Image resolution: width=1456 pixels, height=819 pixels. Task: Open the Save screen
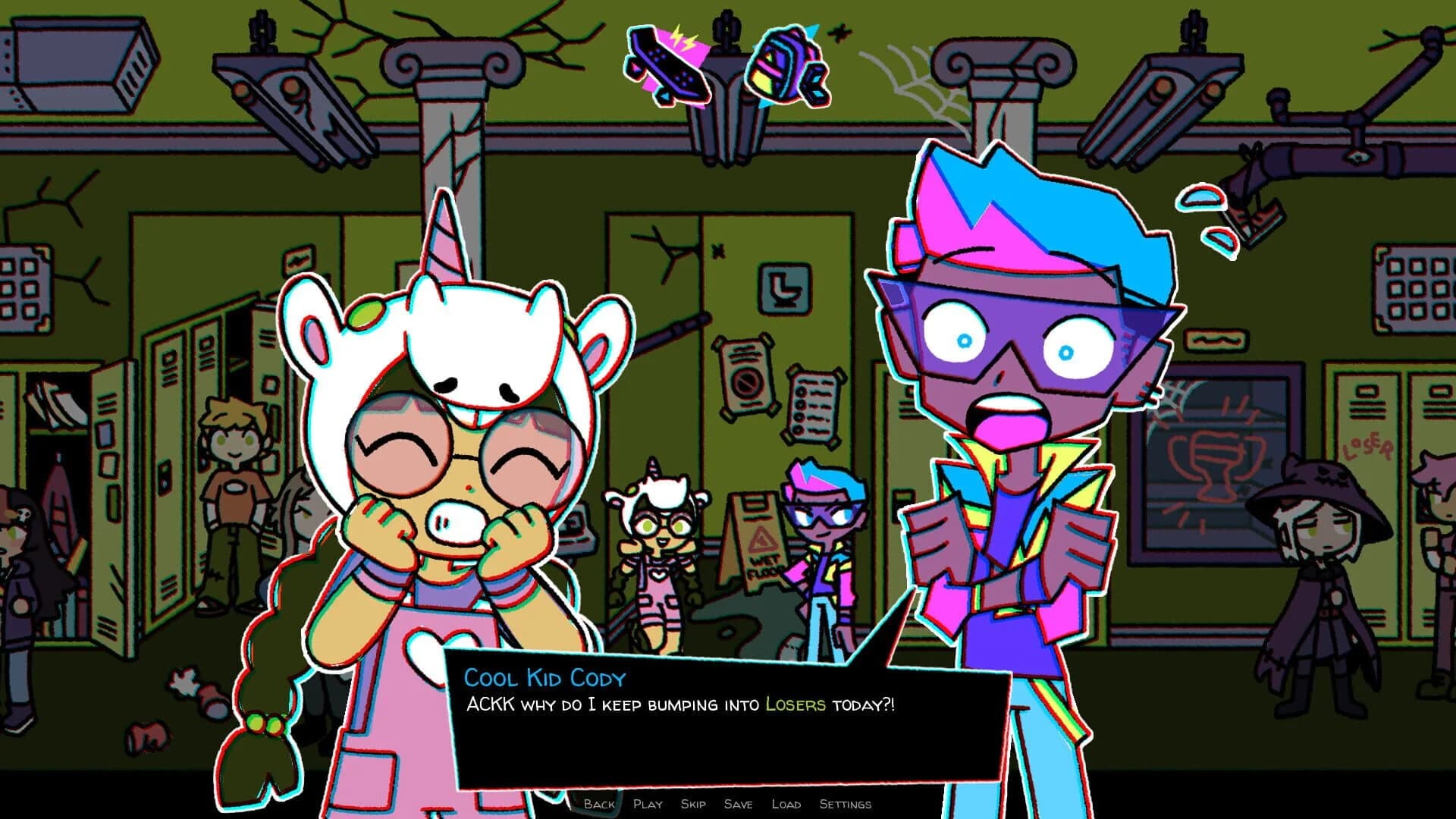point(740,804)
